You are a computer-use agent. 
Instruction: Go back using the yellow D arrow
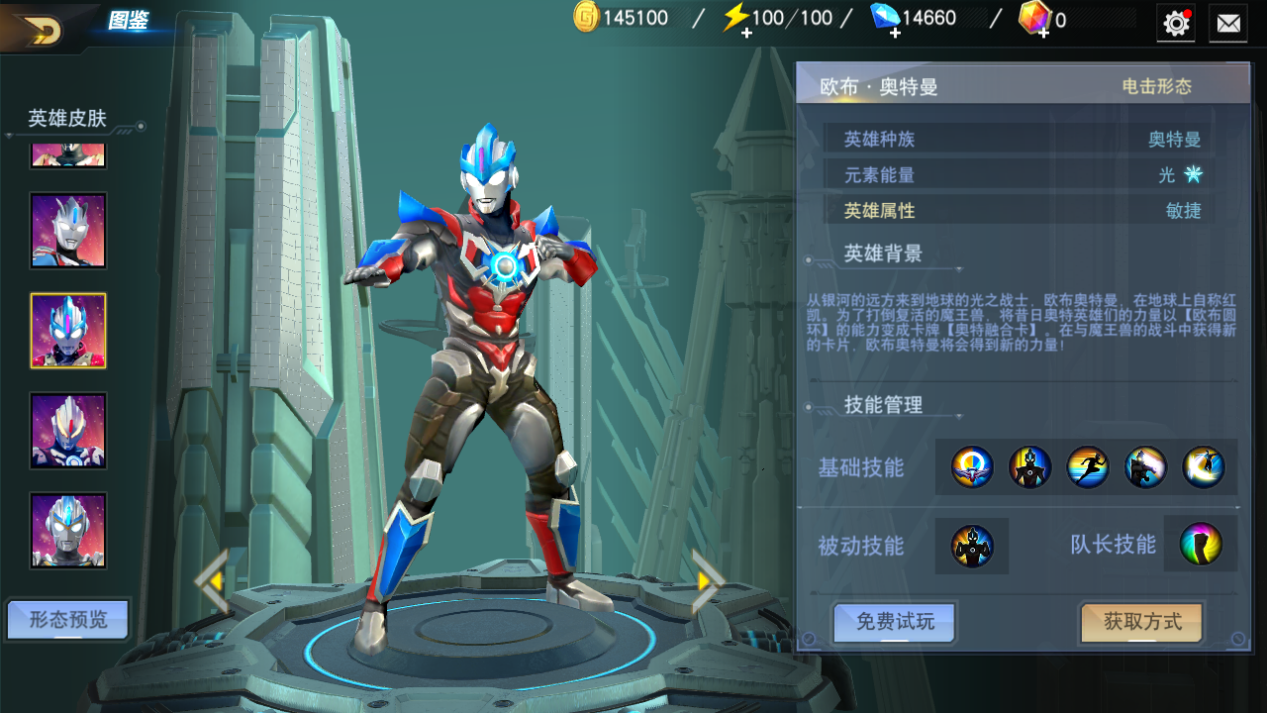pyautogui.click(x=42, y=29)
